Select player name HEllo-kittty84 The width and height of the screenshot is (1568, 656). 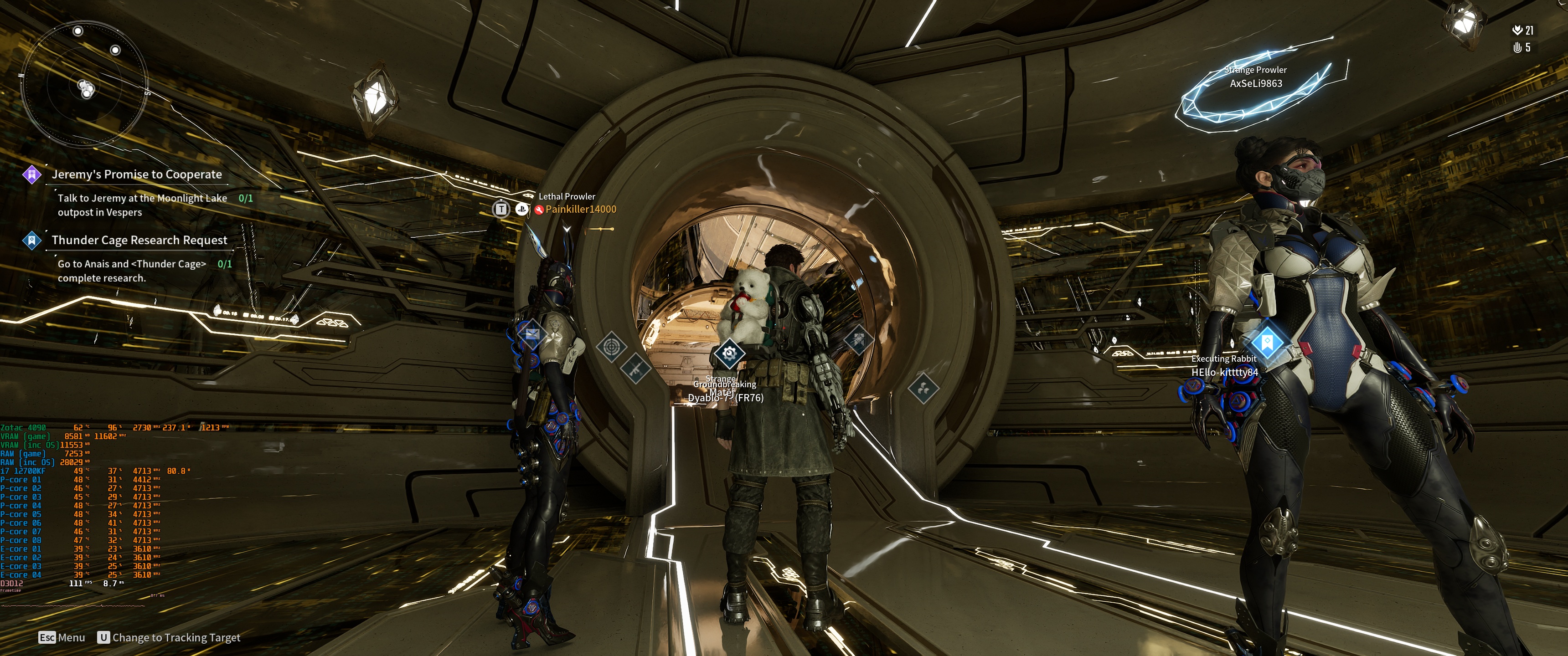1224,372
